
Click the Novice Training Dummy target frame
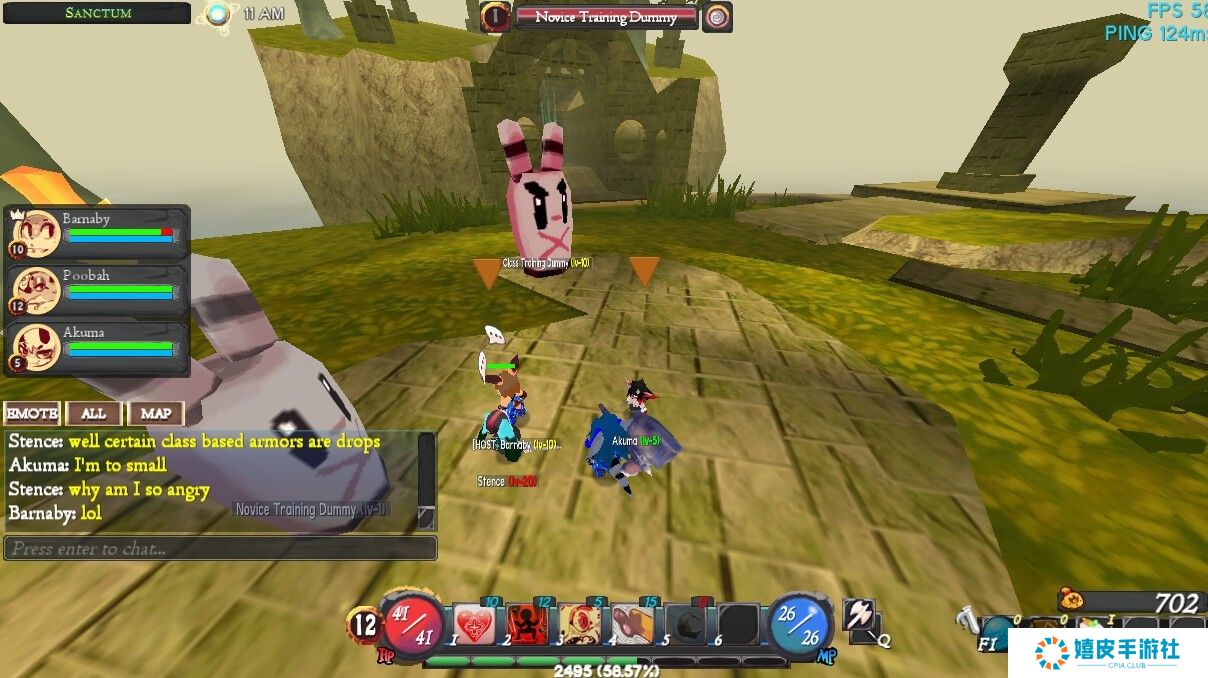(606, 17)
